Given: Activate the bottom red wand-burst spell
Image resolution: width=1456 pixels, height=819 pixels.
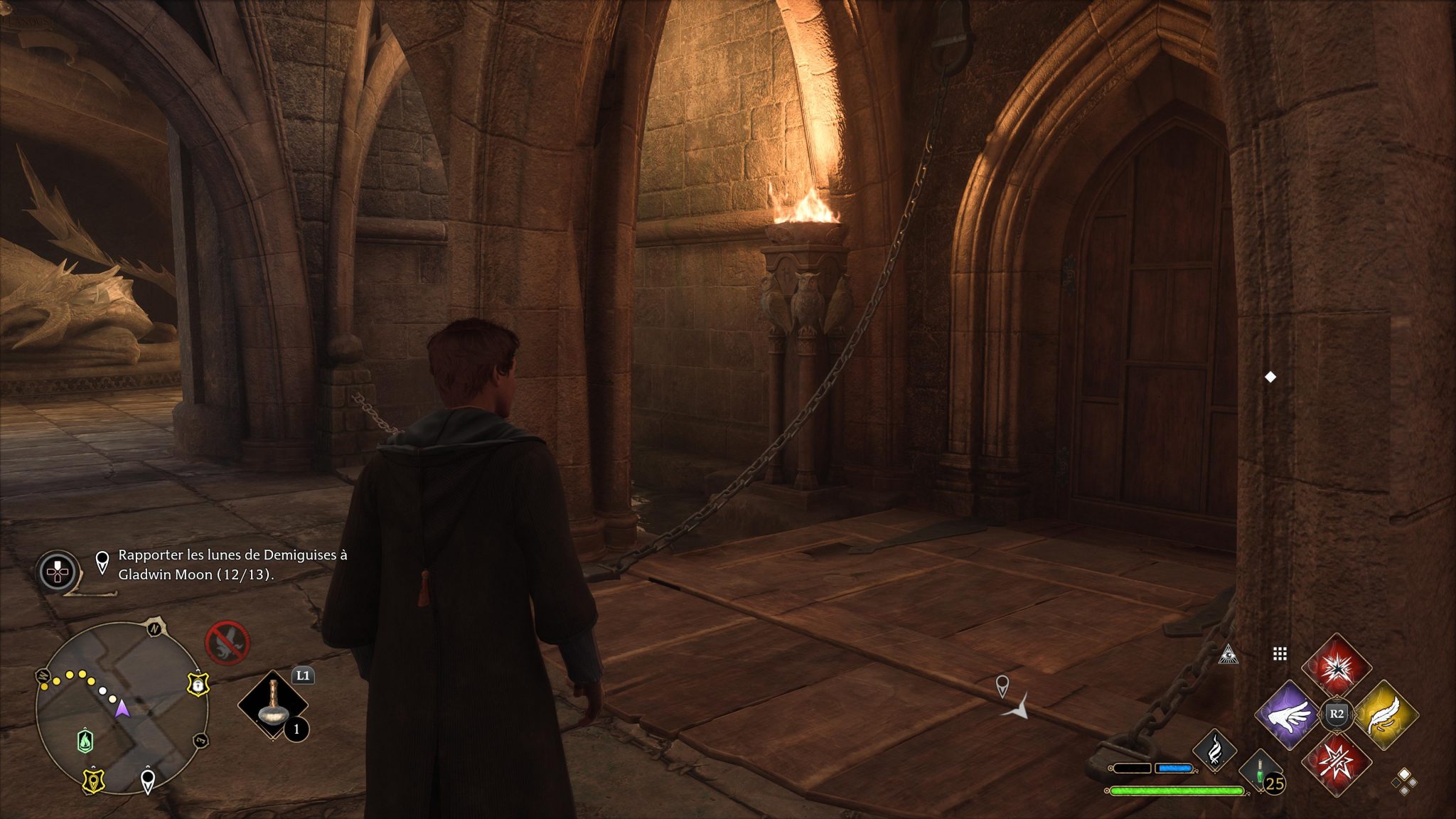Looking at the screenshot, I should point(1337,761).
